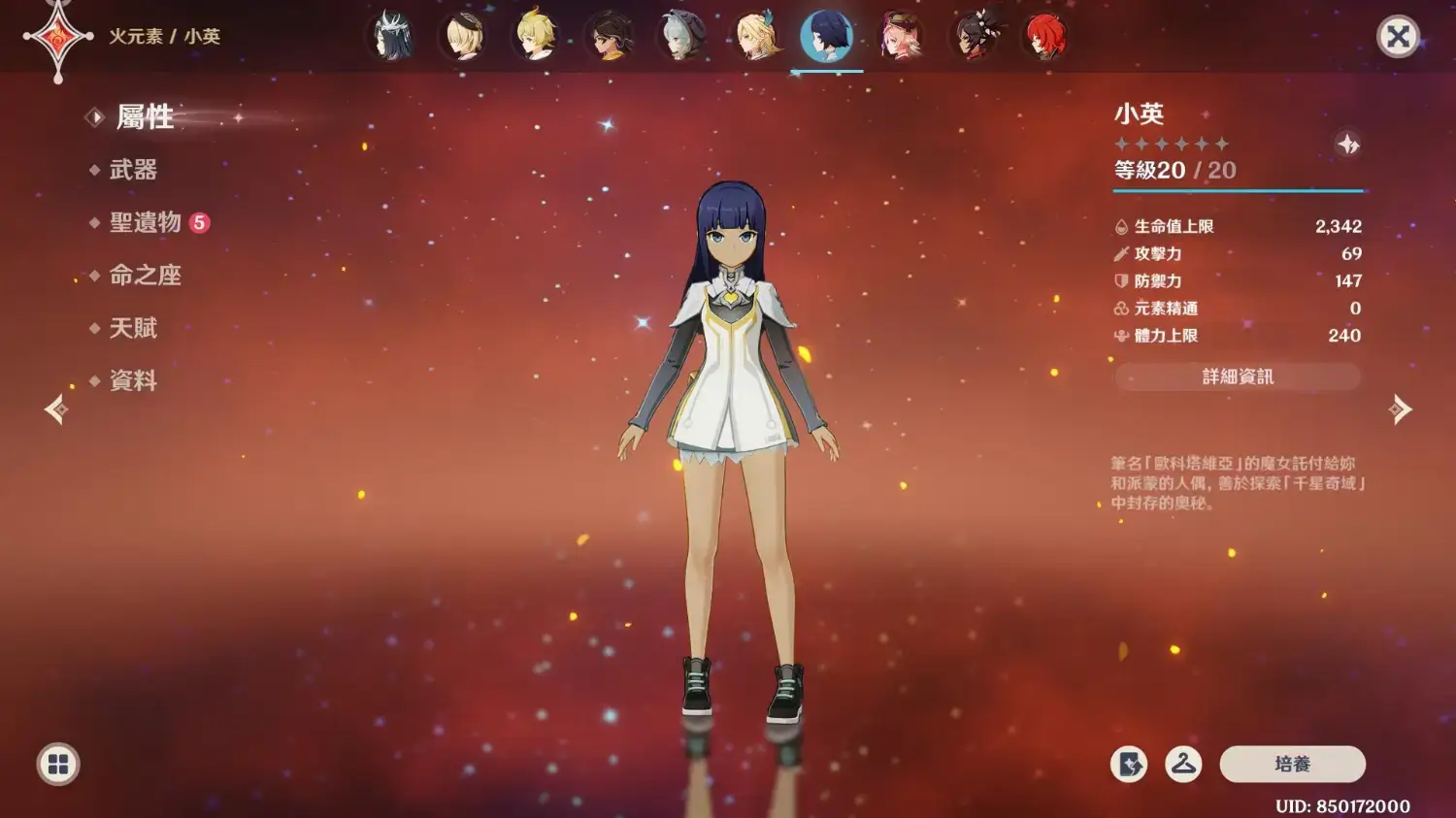Open the card with arrow icon
1456x818 pixels.
1129,765
